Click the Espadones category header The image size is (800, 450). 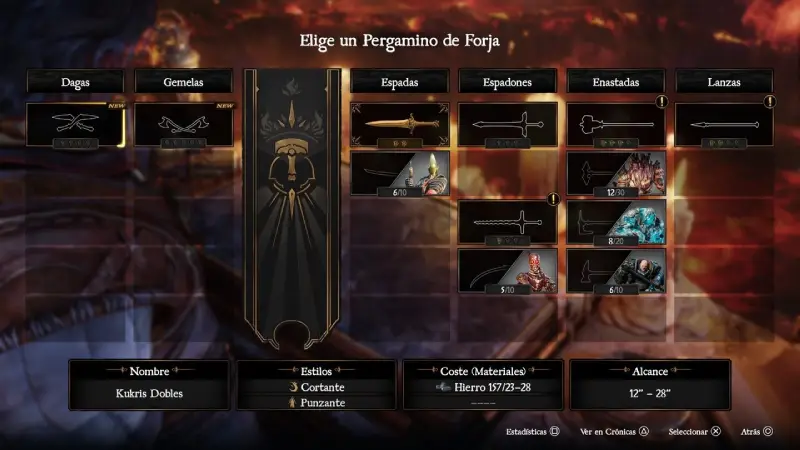pyautogui.click(x=508, y=81)
